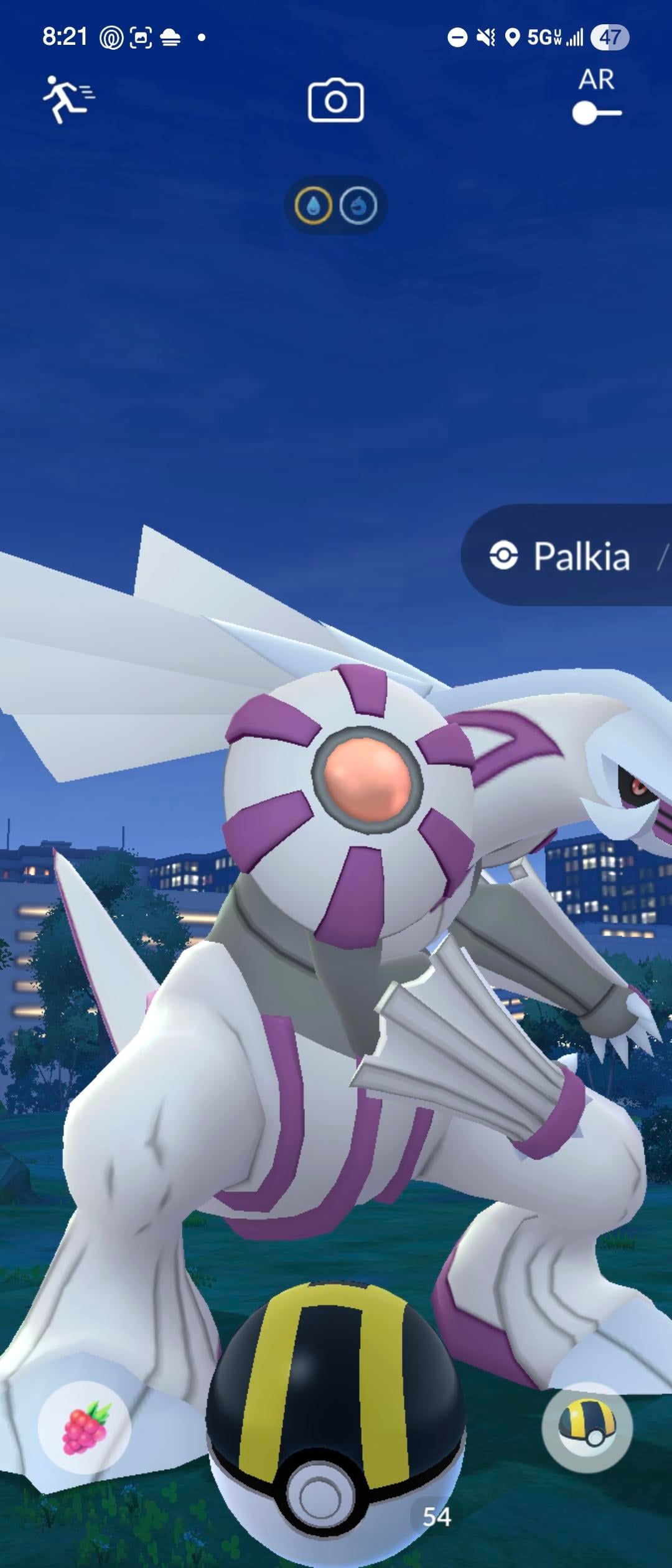
Task: Open the Ultra Ball selector button
Action: (x=587, y=1427)
